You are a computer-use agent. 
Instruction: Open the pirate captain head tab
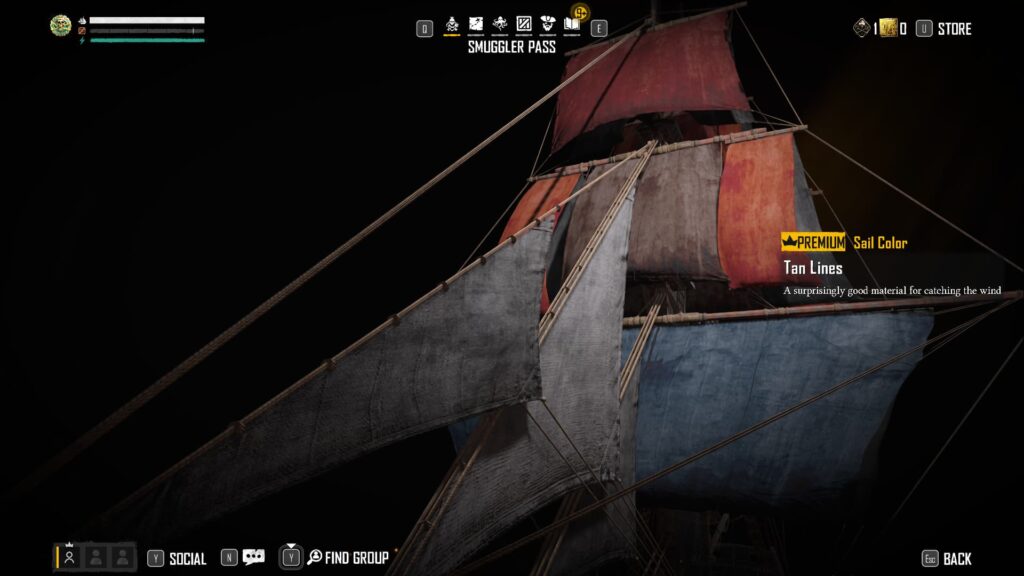(x=548, y=24)
